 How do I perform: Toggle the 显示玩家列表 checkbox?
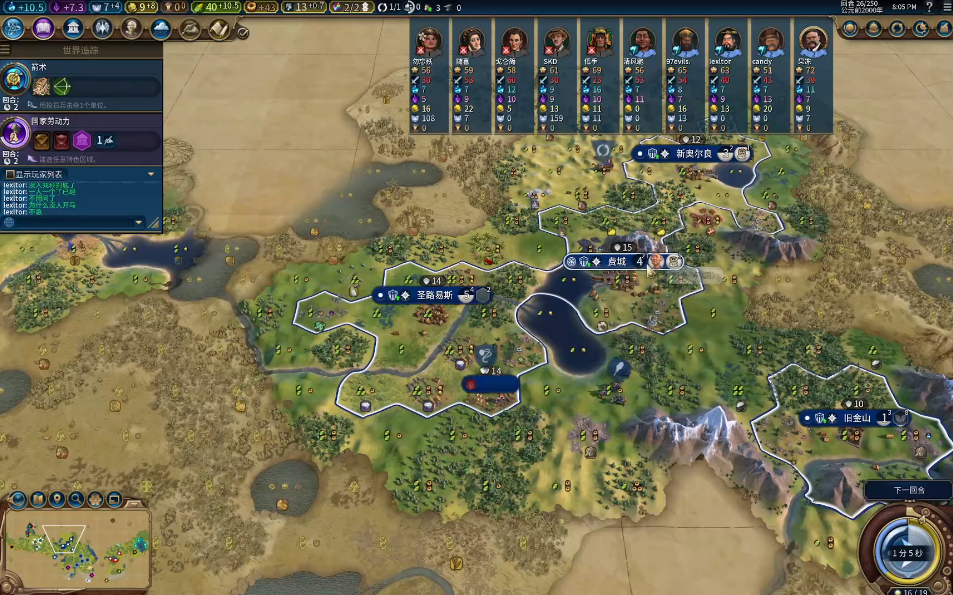[10, 174]
